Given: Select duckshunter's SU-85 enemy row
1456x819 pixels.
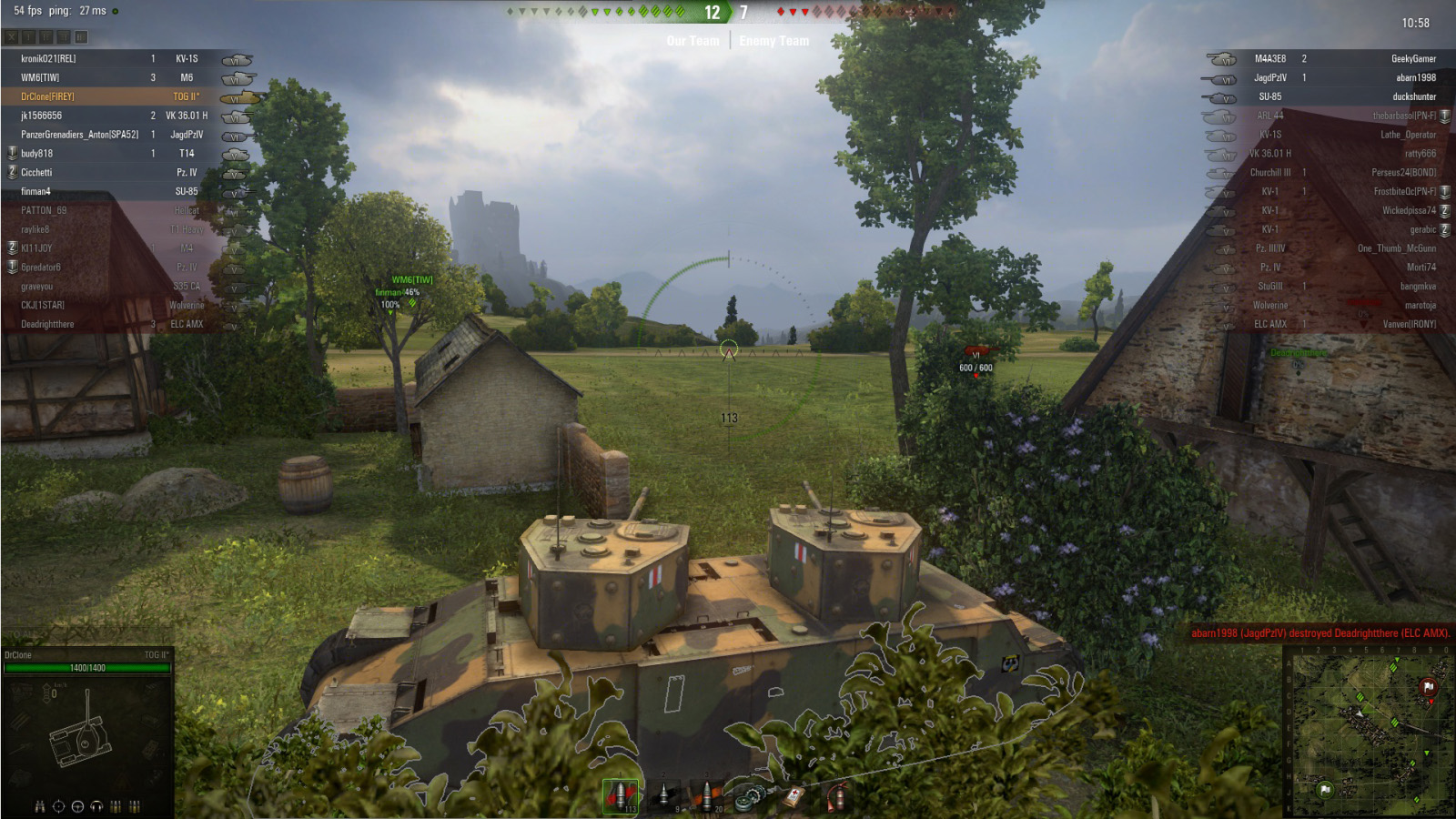Looking at the screenshot, I should click(1414, 96).
